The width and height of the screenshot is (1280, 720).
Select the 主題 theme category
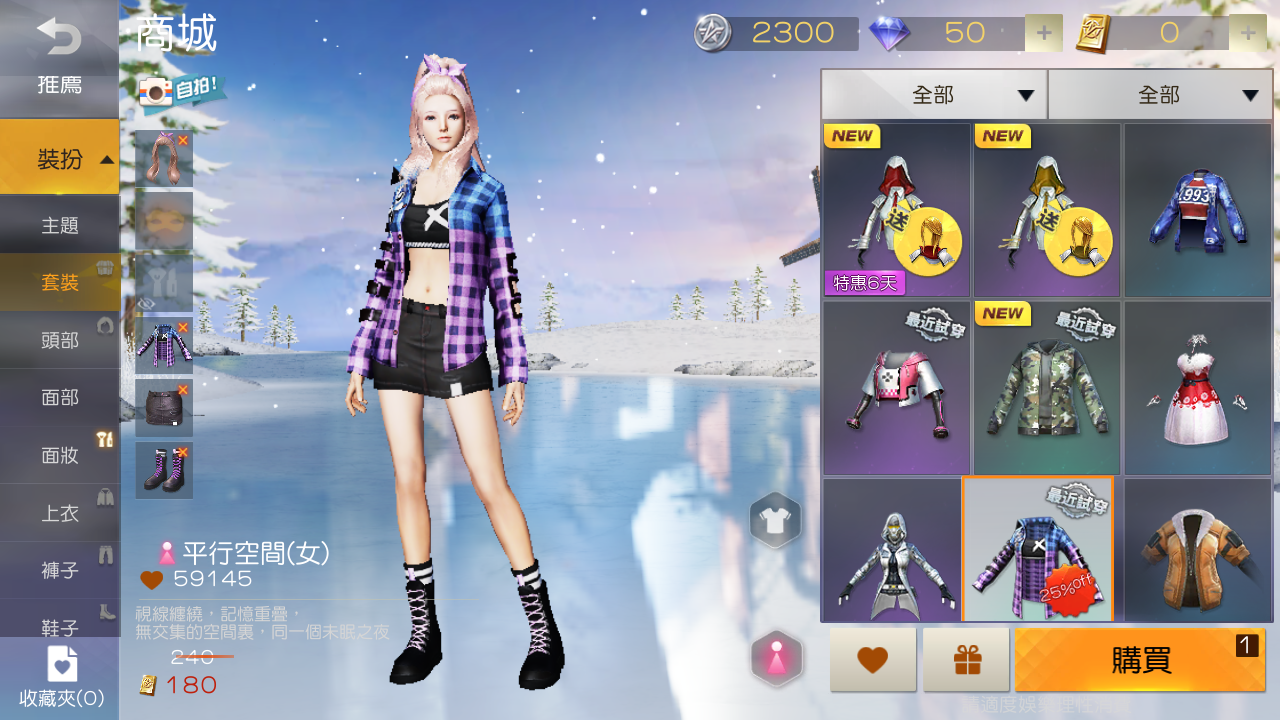60,226
